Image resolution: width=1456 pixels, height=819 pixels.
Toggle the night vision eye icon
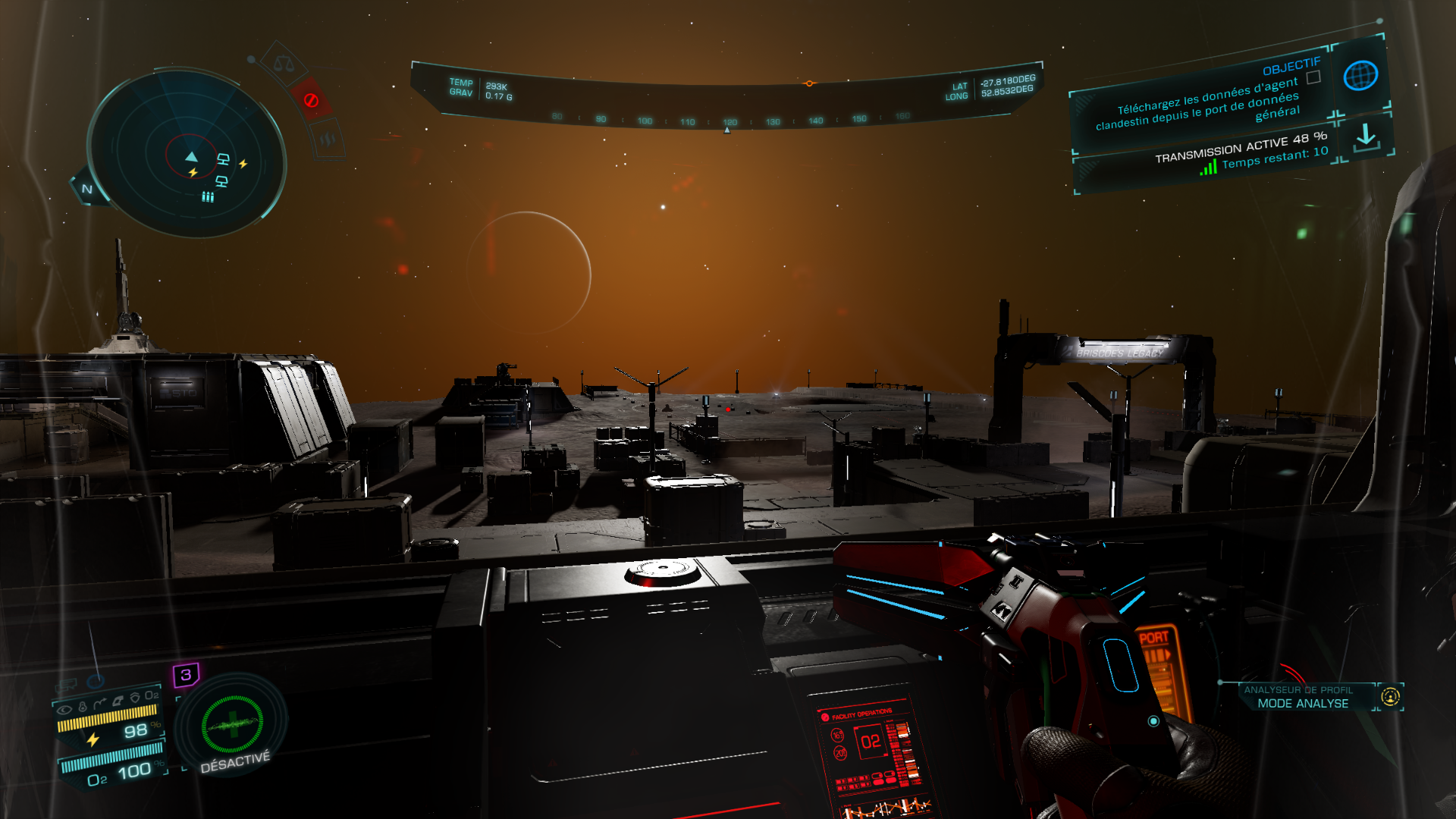click(x=64, y=710)
